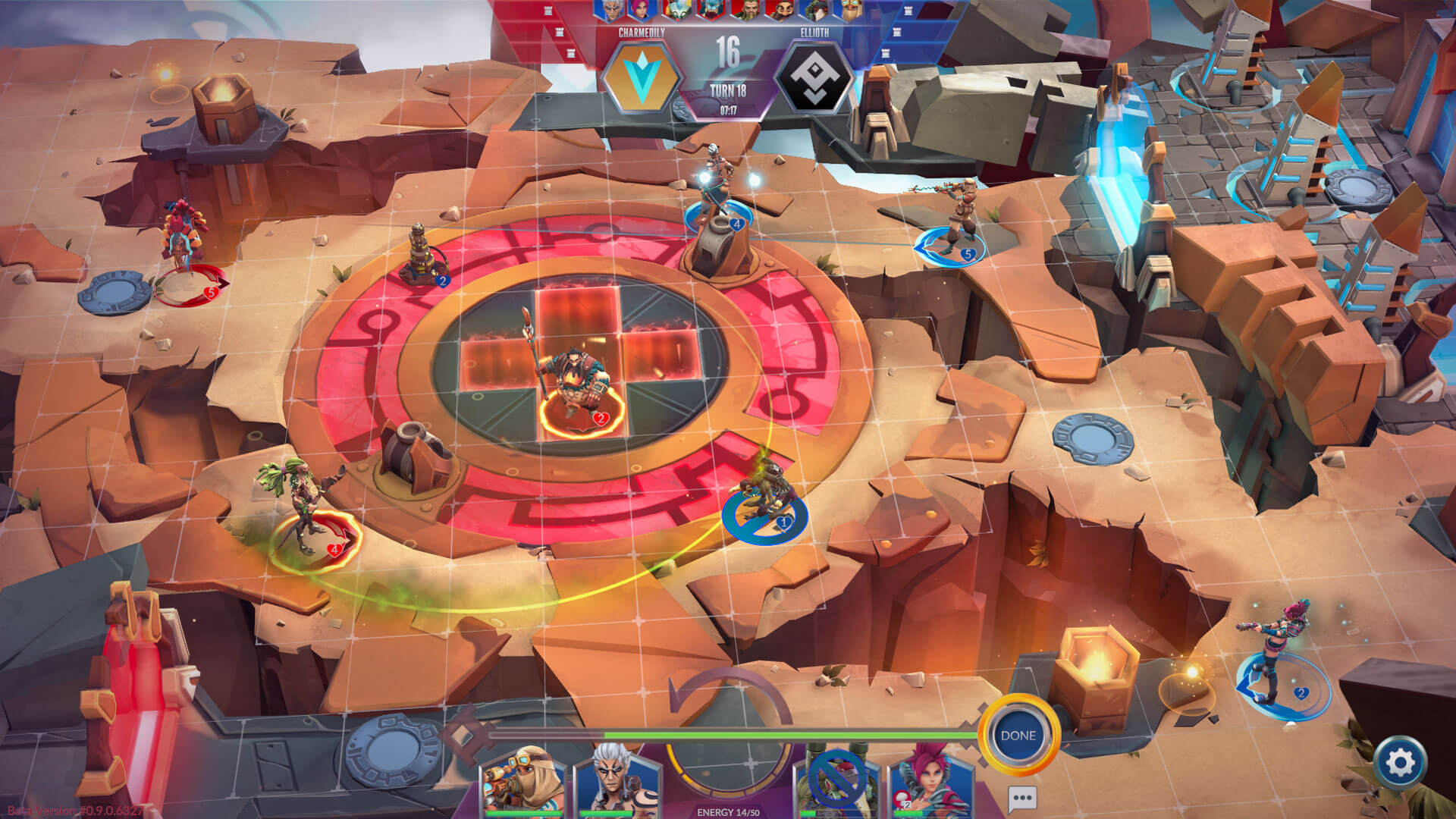End the turn with the DONE button
1456x819 pixels.
[1018, 736]
